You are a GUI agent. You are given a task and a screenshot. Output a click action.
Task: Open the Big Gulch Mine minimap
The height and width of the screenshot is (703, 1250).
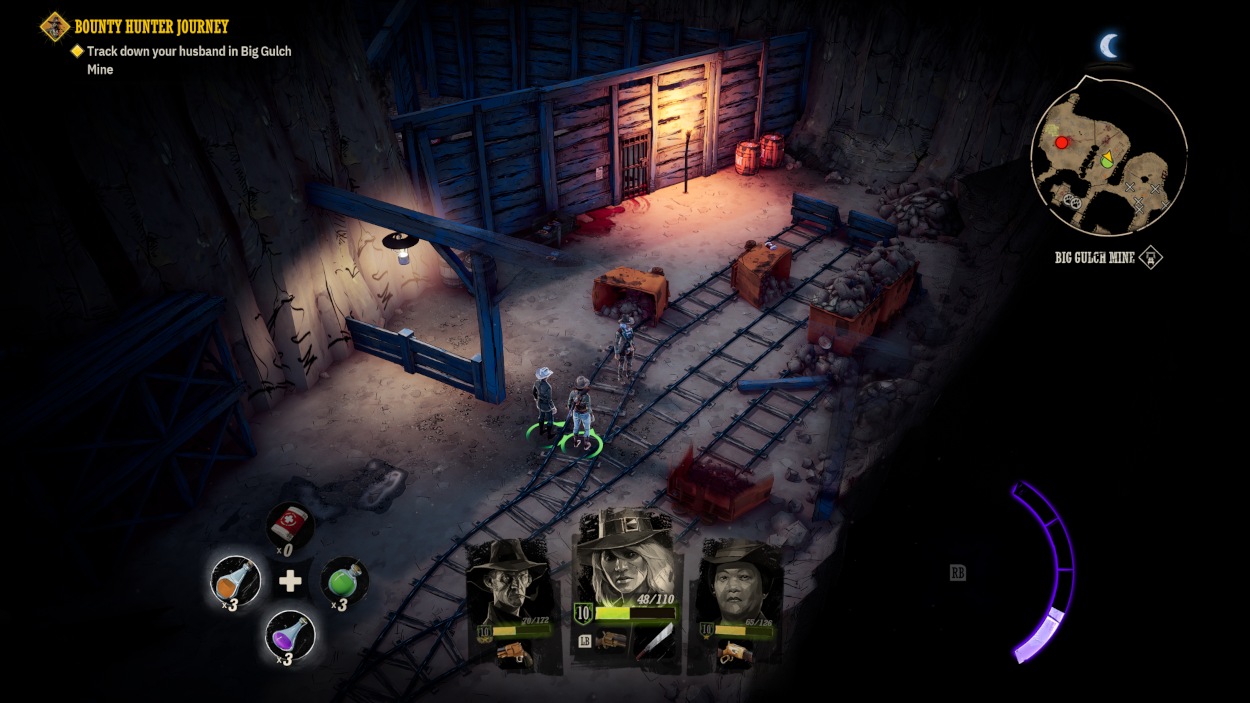click(x=1108, y=157)
